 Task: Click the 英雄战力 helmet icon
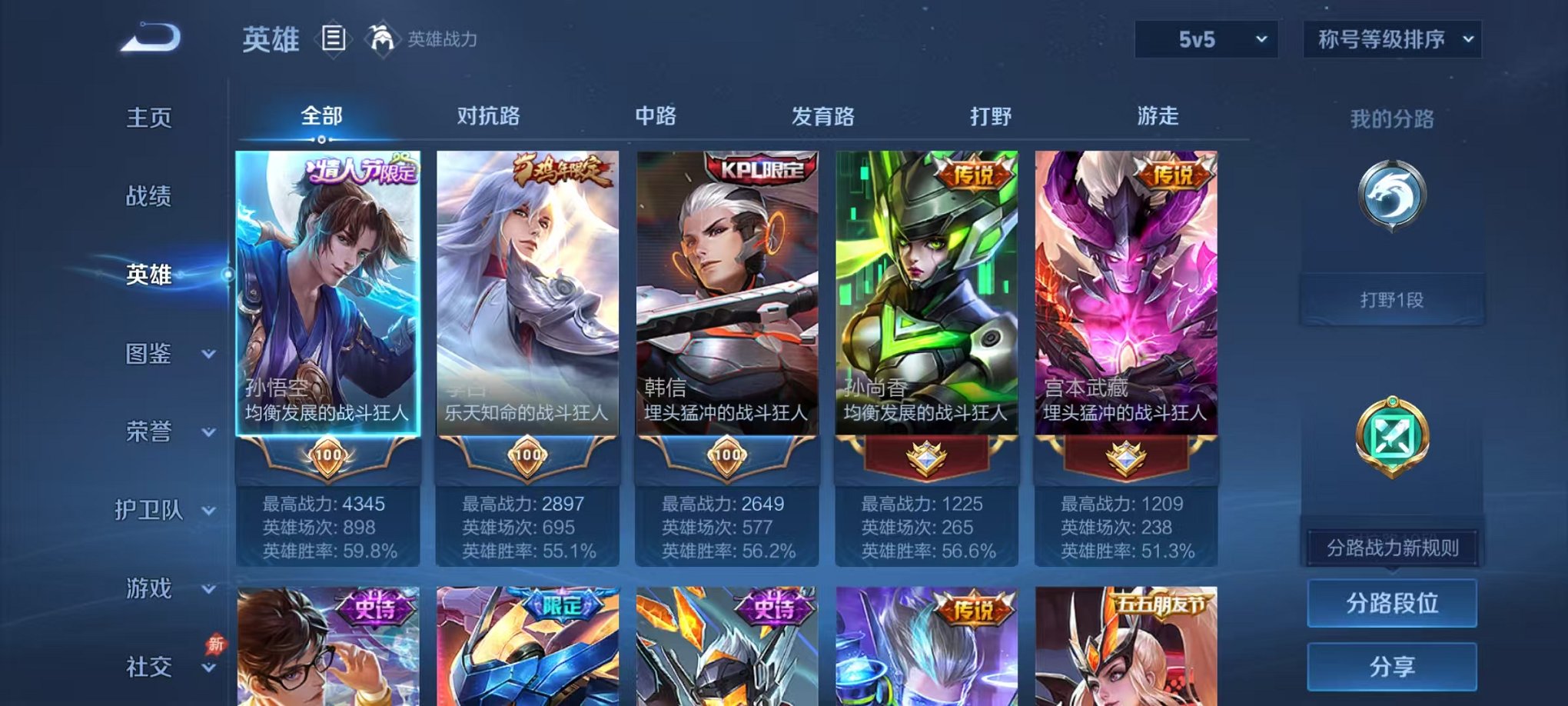click(382, 38)
